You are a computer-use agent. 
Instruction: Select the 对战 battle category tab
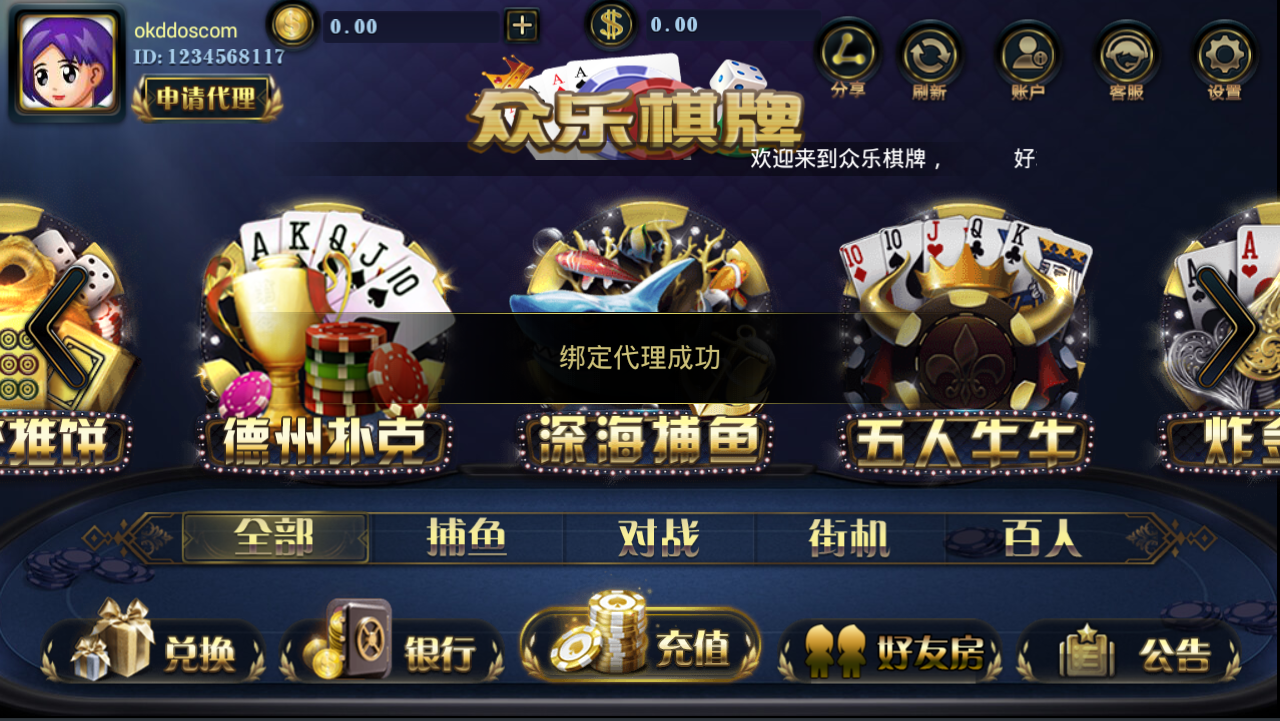(660, 537)
